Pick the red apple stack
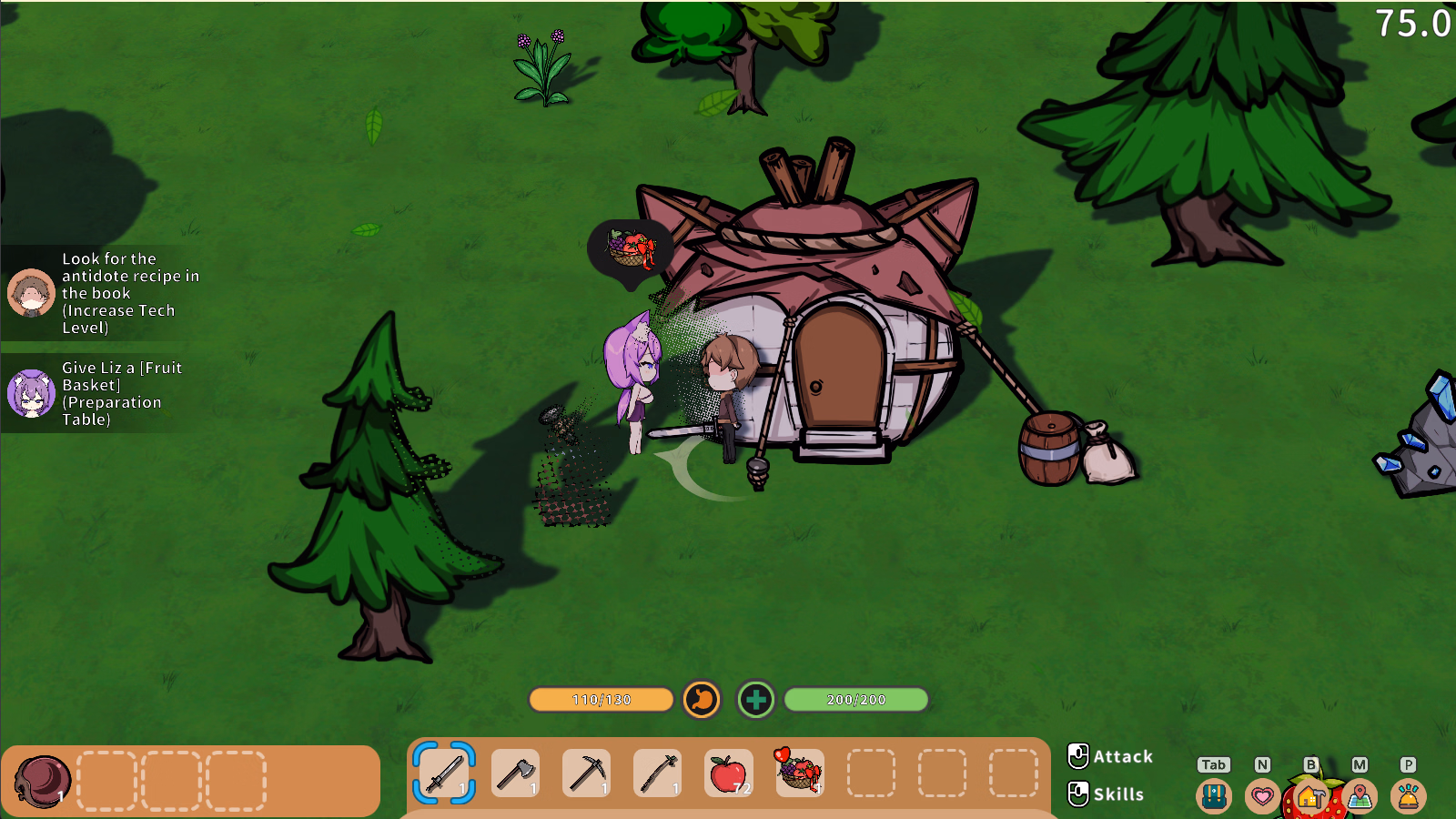1456x819 pixels. point(728,773)
